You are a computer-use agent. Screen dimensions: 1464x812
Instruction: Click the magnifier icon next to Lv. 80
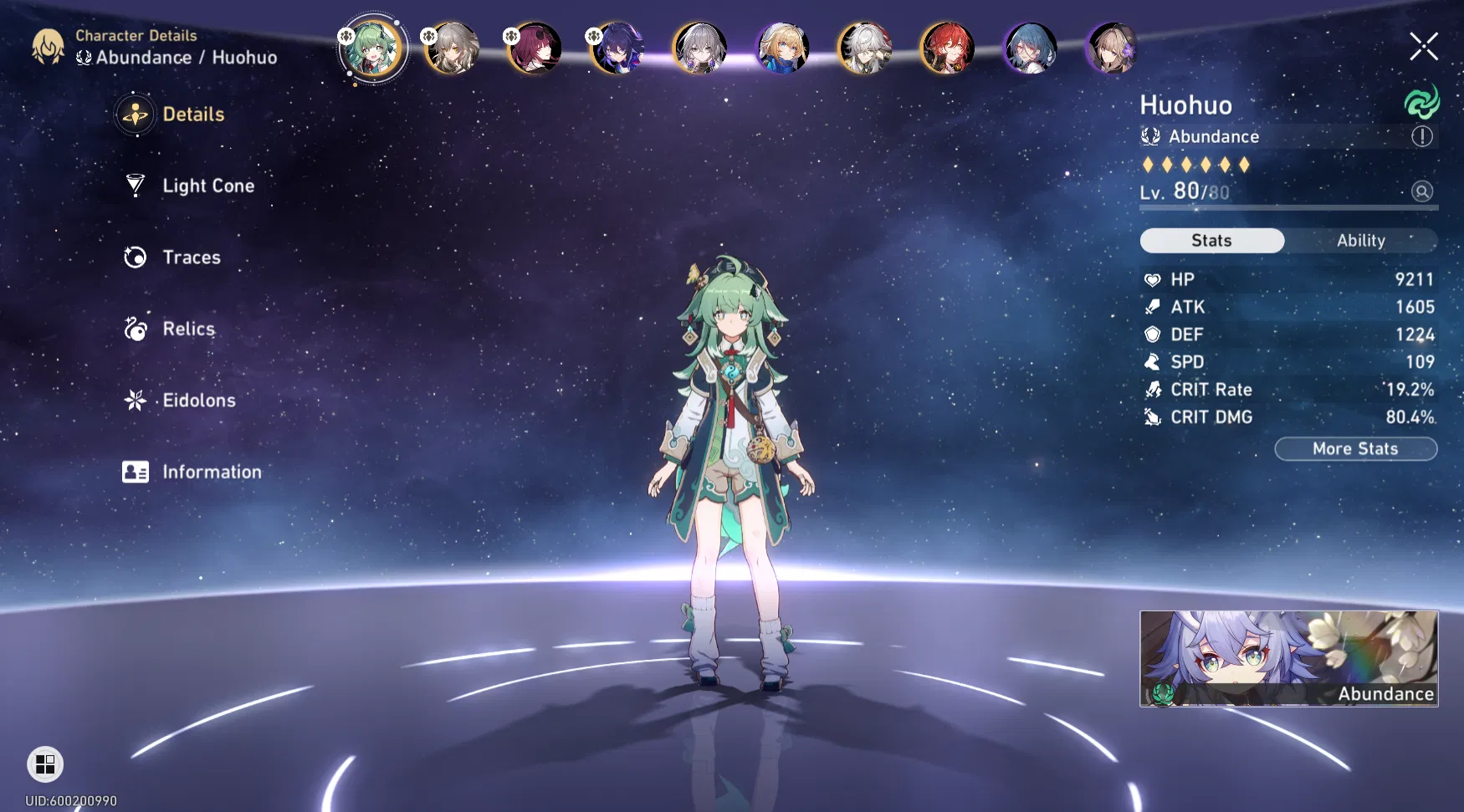tap(1422, 192)
